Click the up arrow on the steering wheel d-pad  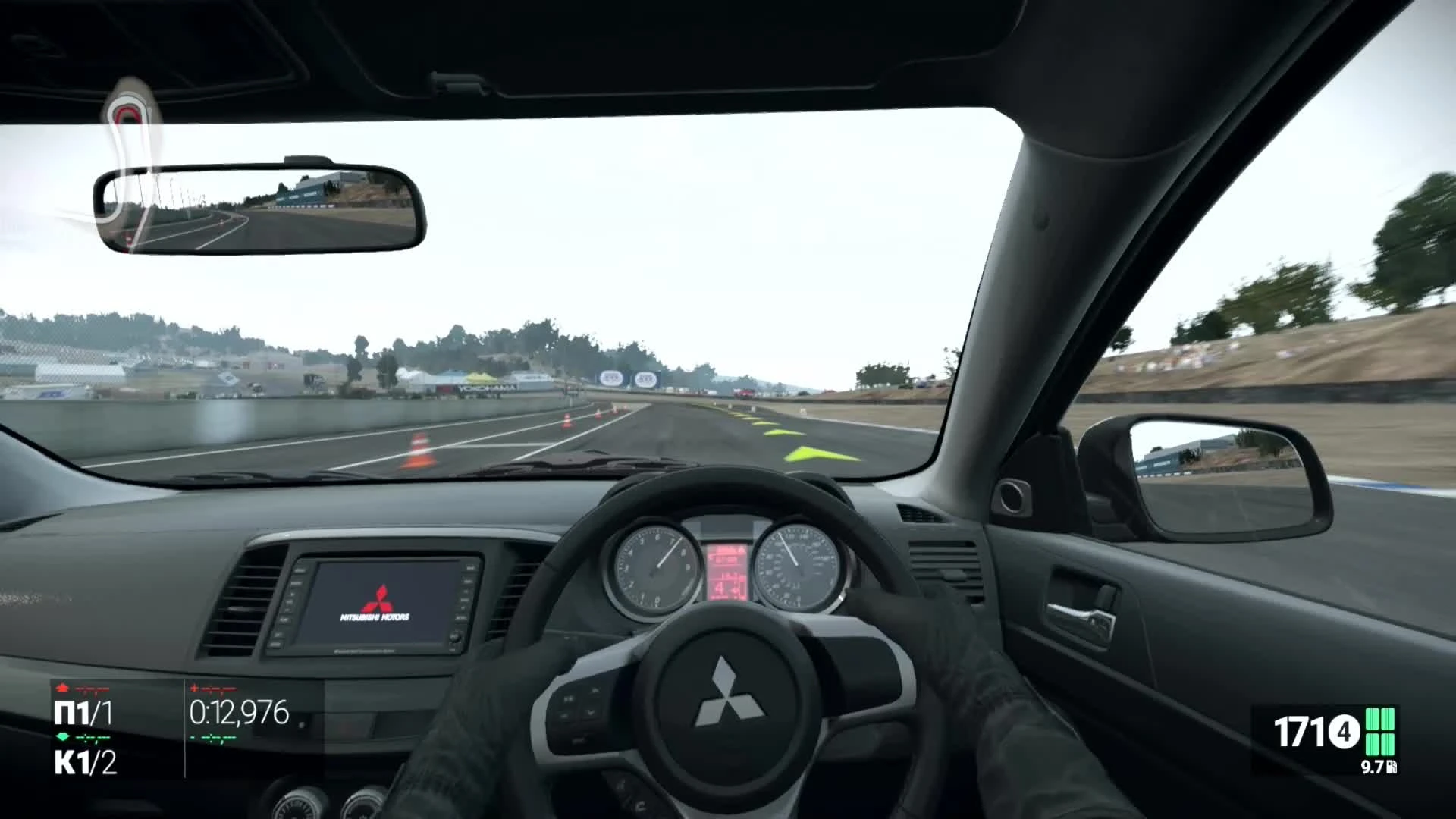pos(595,689)
